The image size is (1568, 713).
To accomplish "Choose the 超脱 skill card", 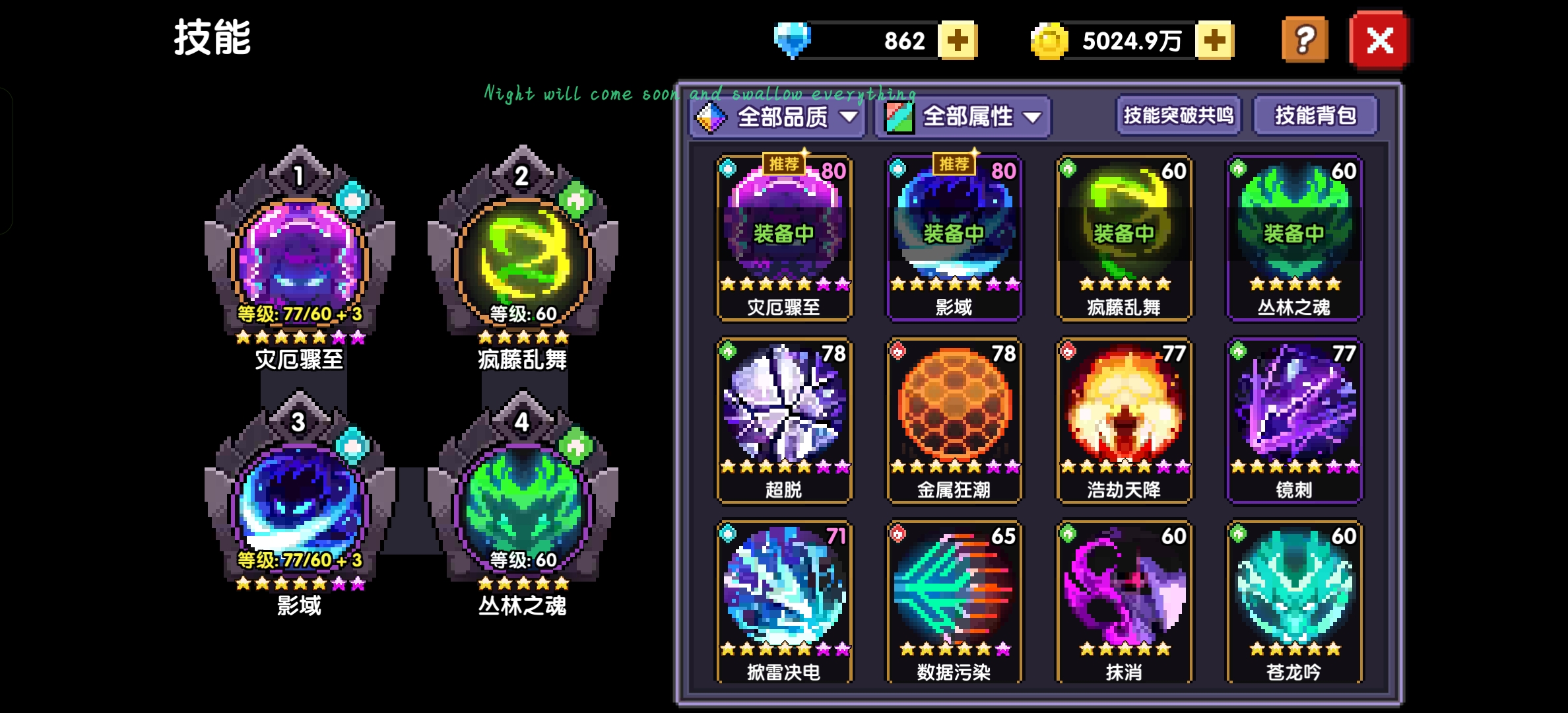I will [784, 420].
